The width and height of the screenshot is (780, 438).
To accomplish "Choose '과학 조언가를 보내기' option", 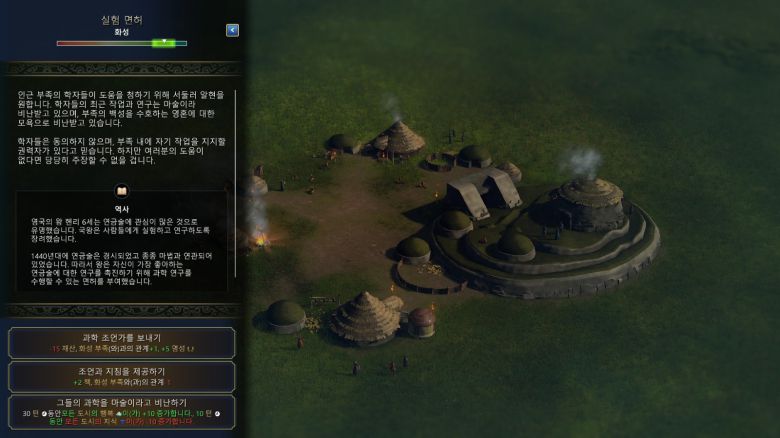I will (x=122, y=343).
